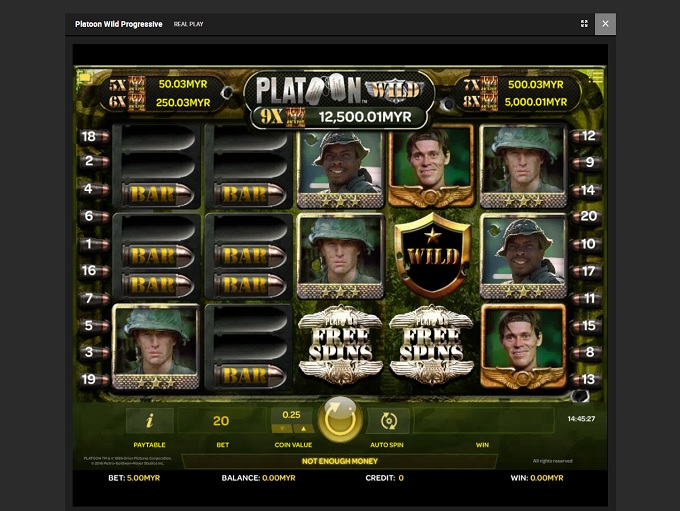Select payline bullet number 19
This screenshot has width=680, height=511.
tap(90, 379)
